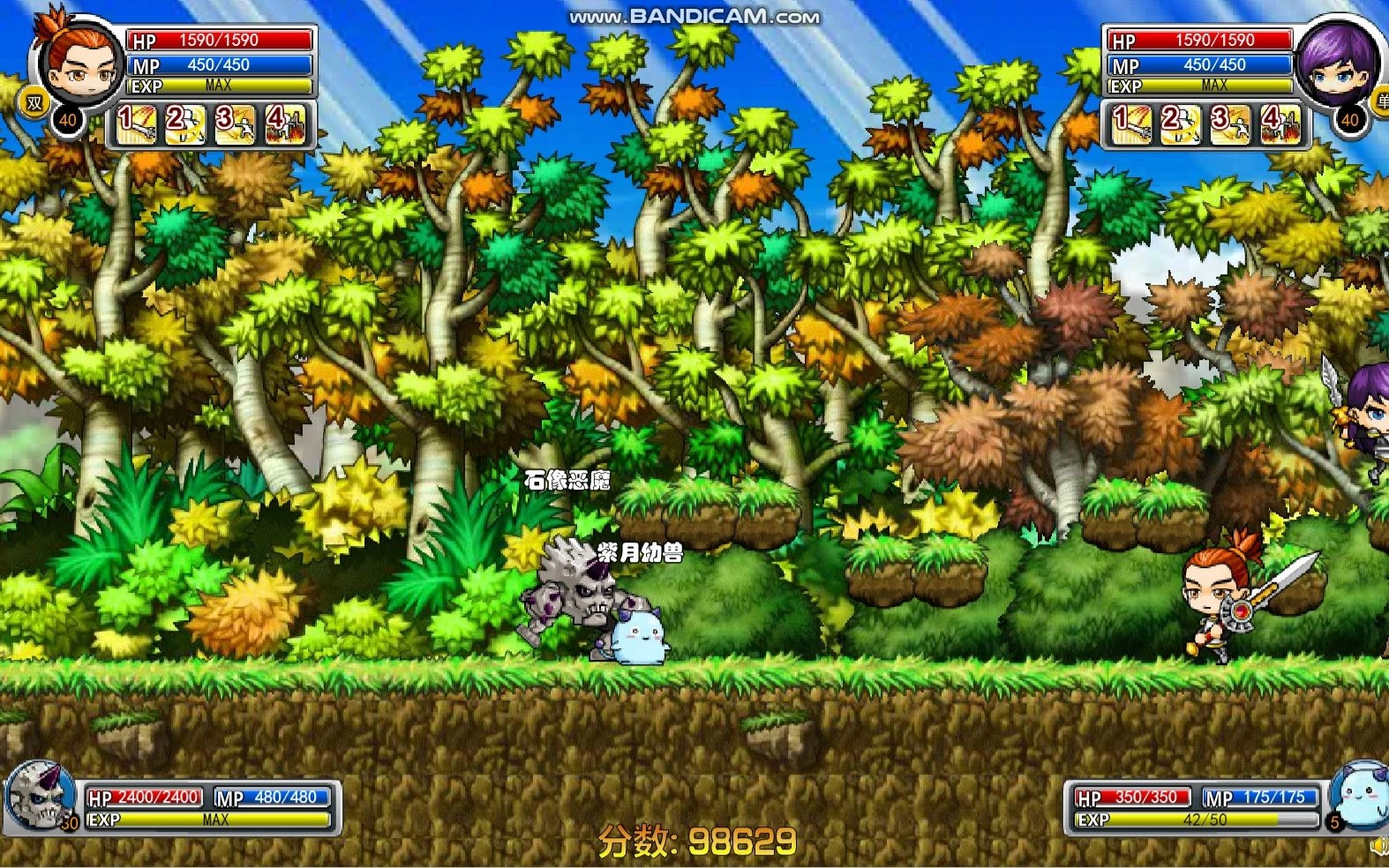
Task: Click the red-haired hero portrait
Action: pos(81,62)
